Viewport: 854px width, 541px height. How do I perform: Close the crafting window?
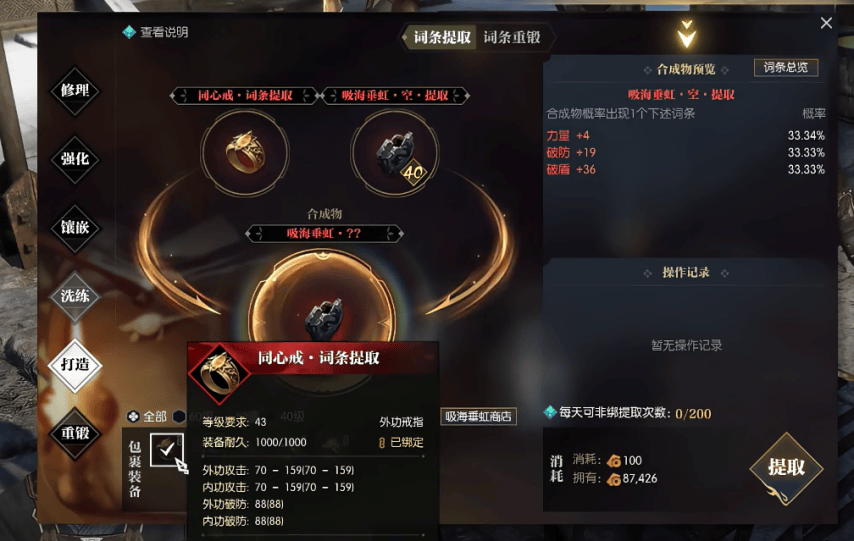click(826, 23)
